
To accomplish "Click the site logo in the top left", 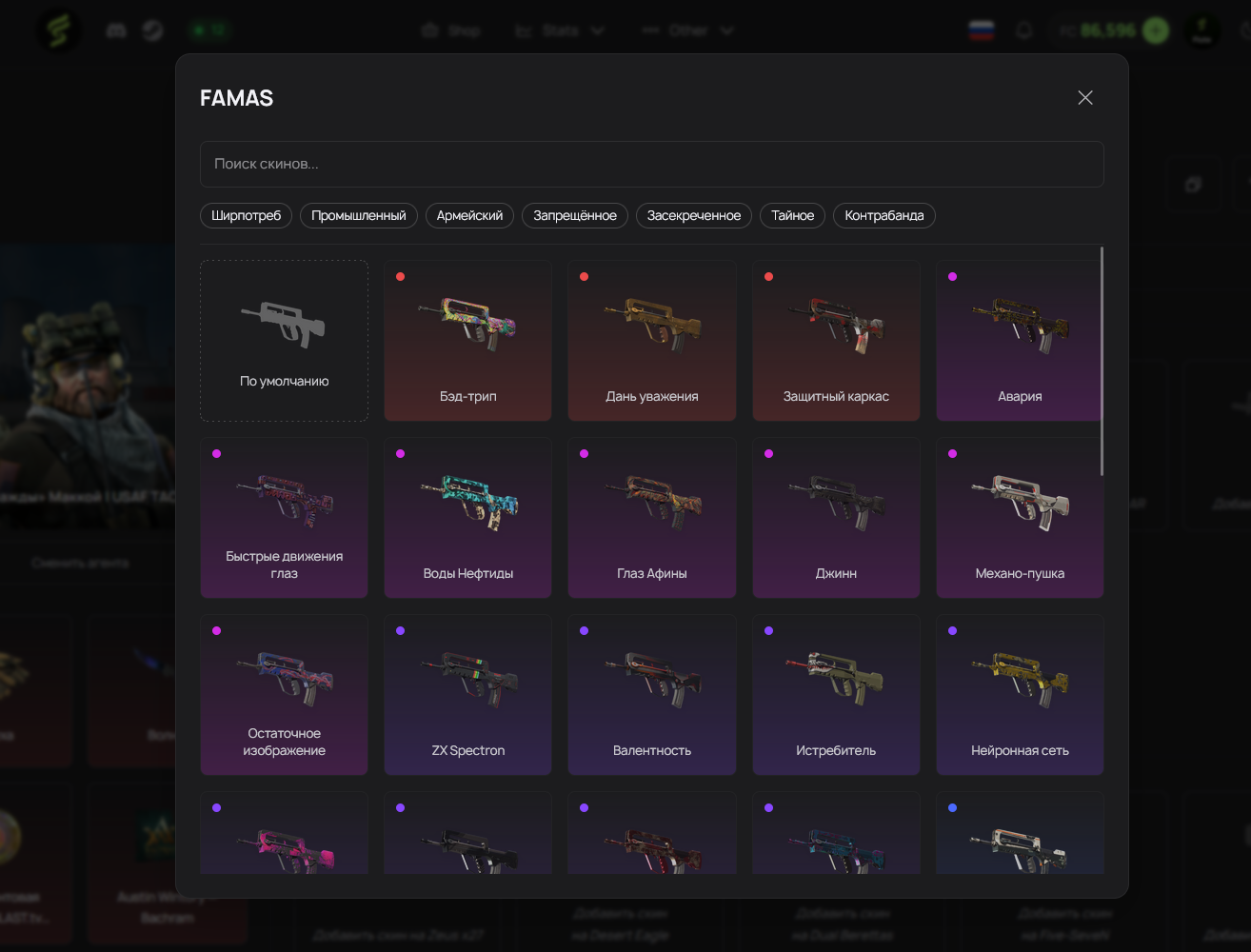I will click(x=58, y=30).
